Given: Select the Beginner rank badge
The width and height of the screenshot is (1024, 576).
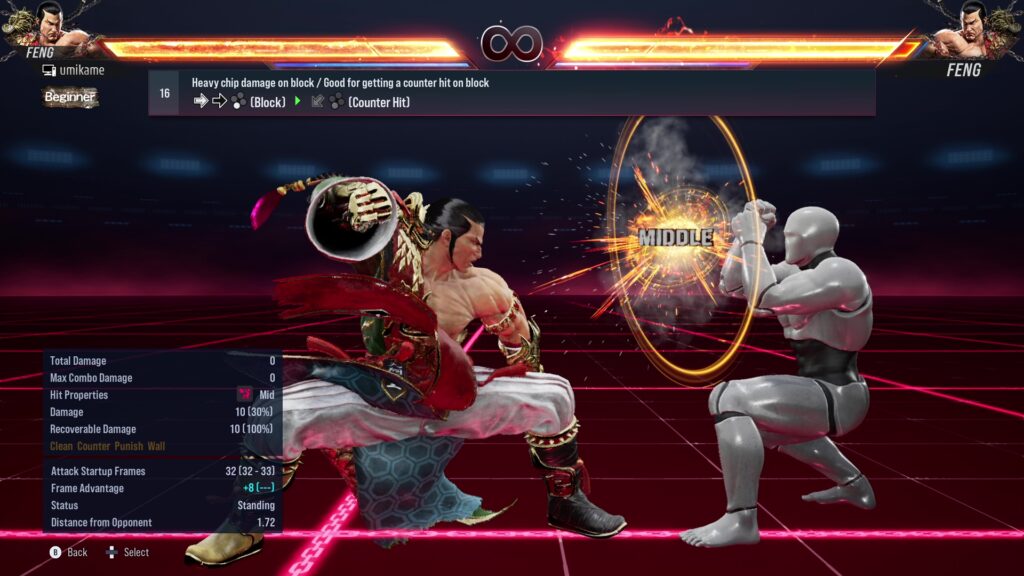Looking at the screenshot, I should [x=70, y=97].
